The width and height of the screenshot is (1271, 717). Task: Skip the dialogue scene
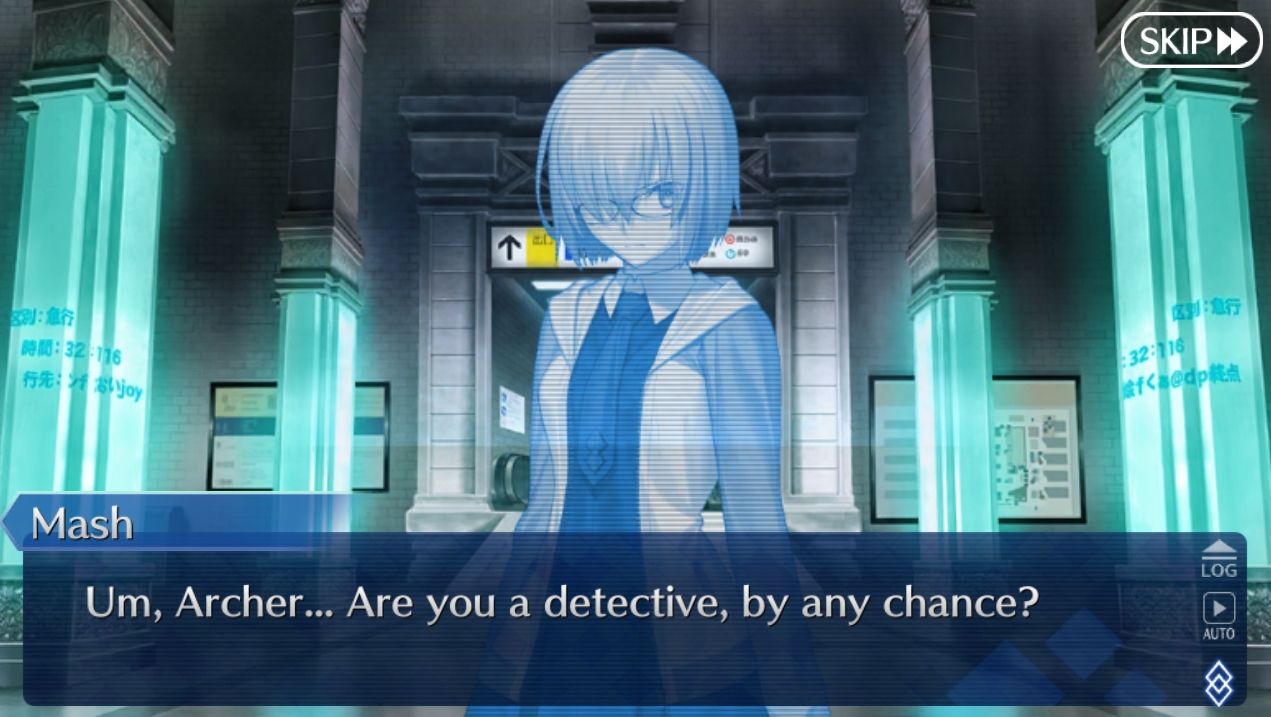coord(1191,41)
